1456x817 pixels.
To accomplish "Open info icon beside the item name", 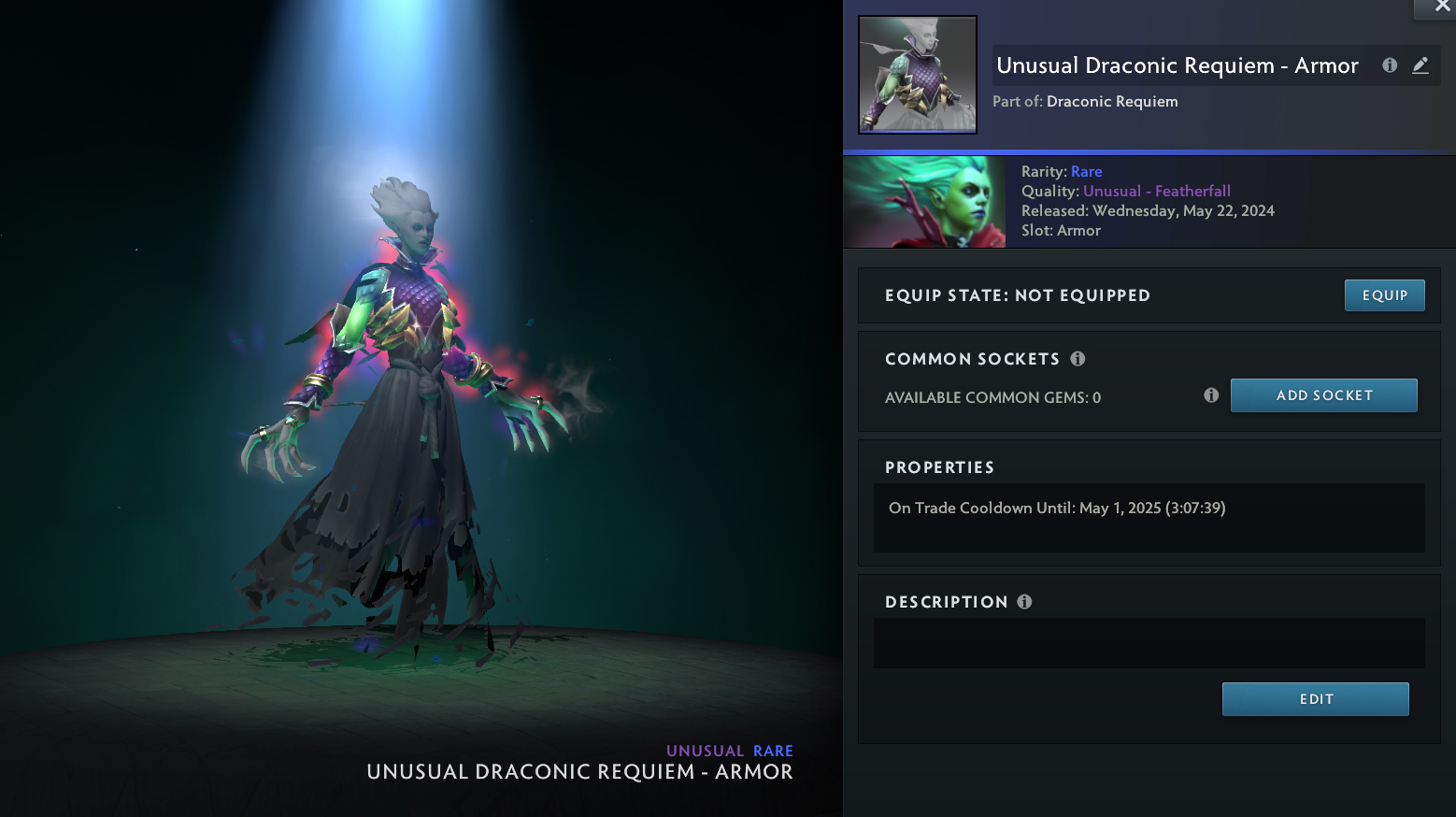I will (x=1390, y=65).
